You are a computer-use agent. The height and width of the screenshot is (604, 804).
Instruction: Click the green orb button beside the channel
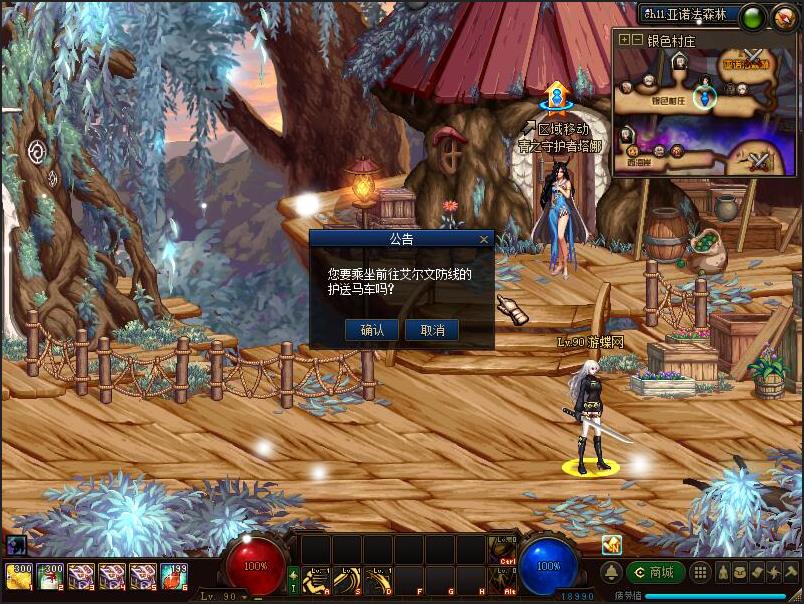[x=753, y=16]
